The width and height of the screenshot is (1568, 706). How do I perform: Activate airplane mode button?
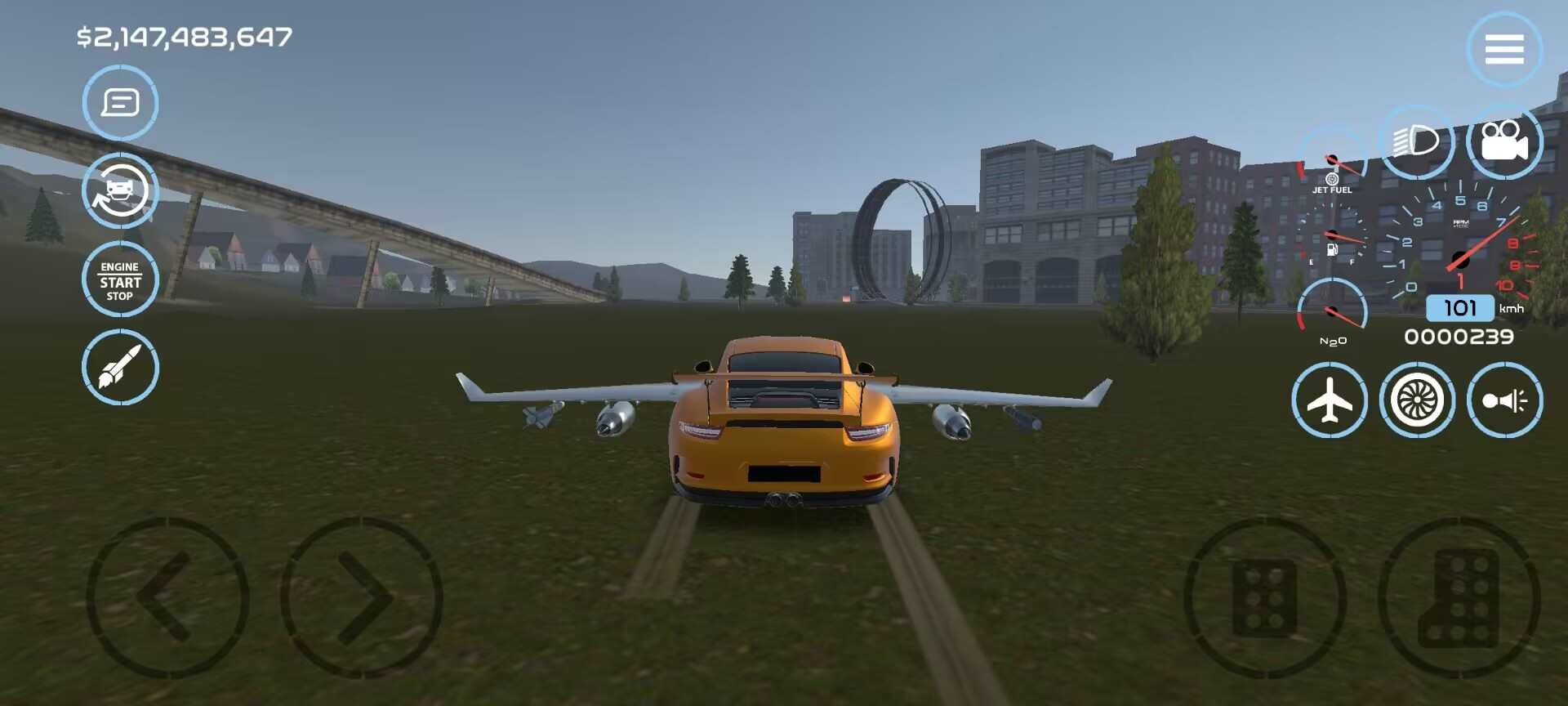1330,400
